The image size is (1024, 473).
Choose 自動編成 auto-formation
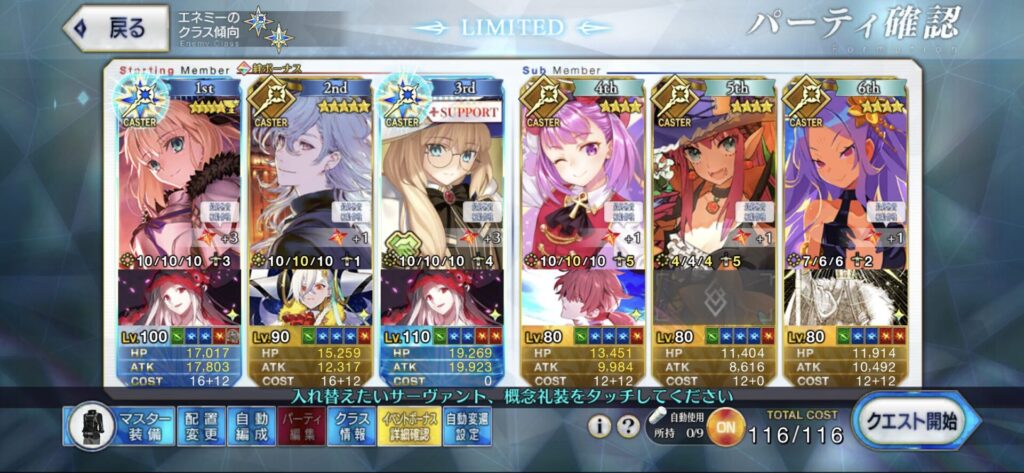click(x=250, y=428)
